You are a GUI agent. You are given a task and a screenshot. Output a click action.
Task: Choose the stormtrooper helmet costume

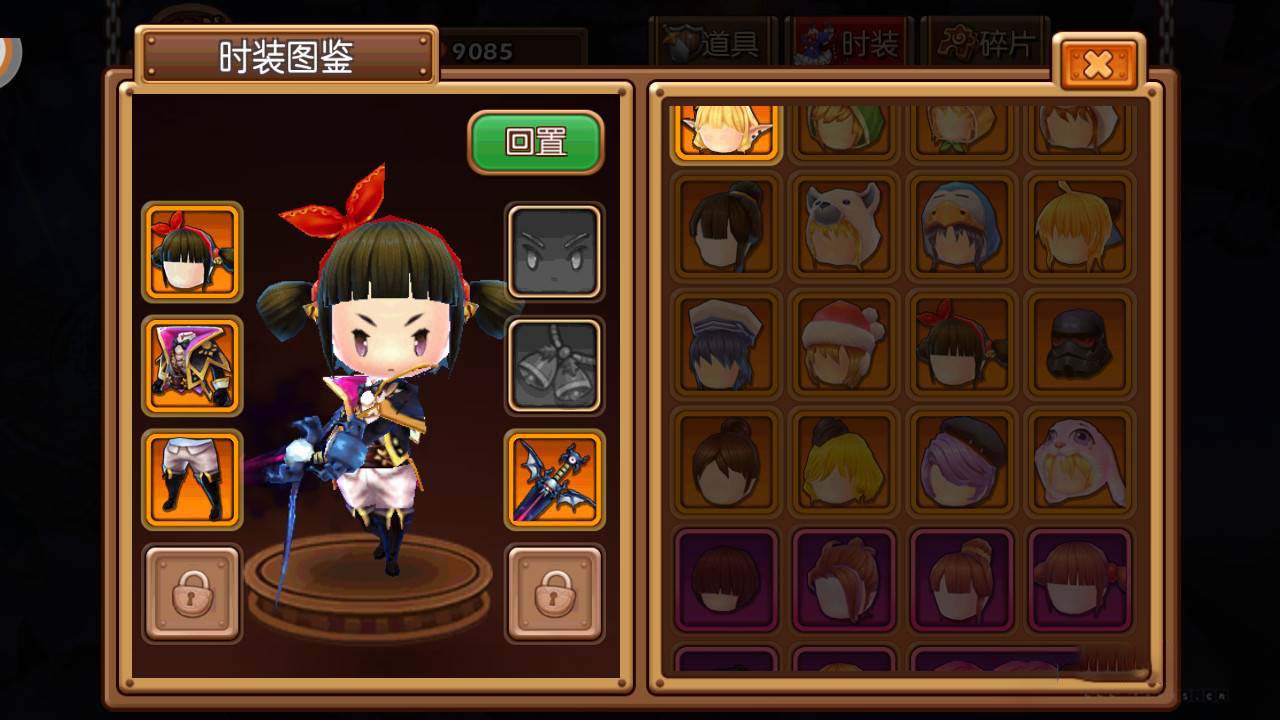(1080, 344)
